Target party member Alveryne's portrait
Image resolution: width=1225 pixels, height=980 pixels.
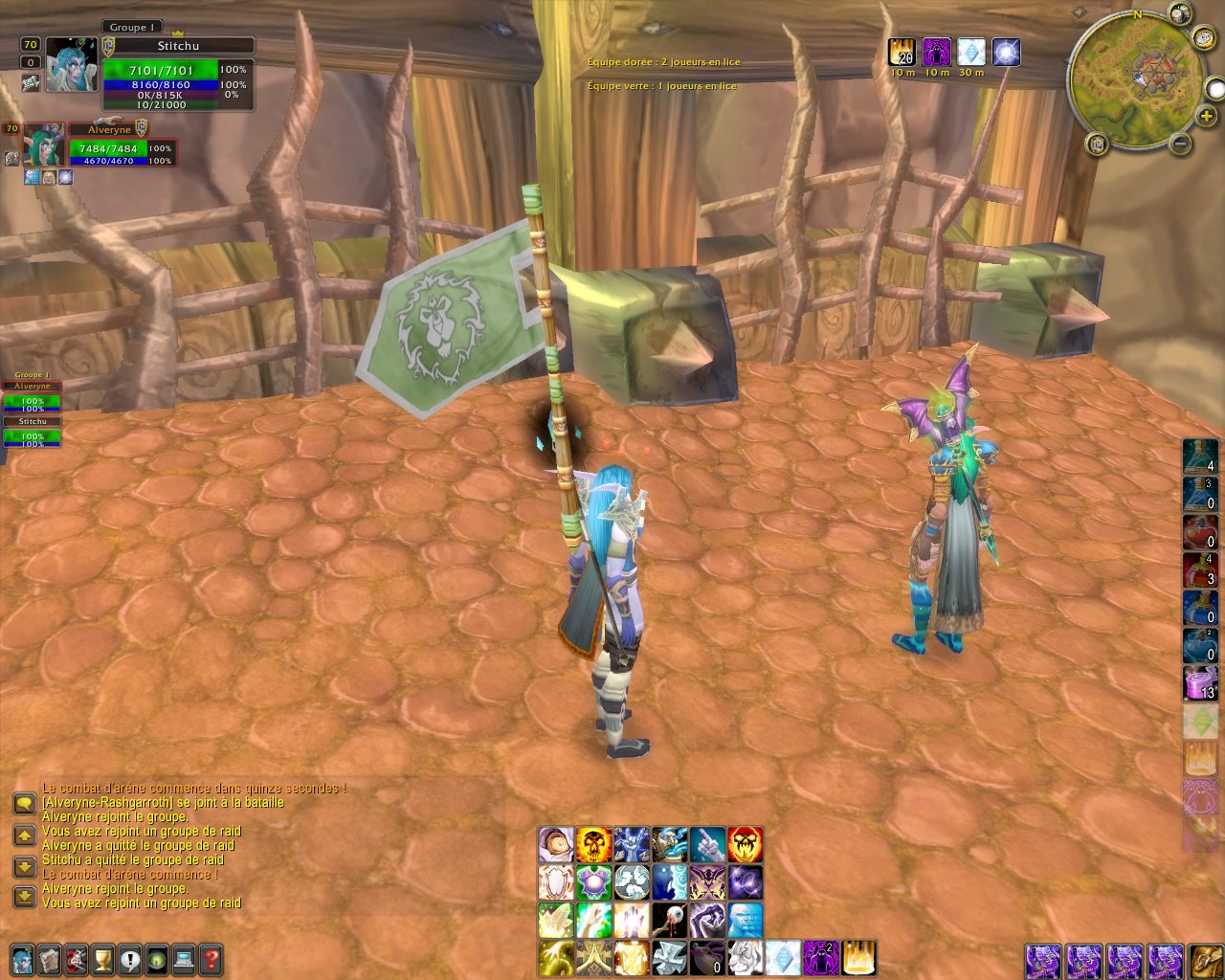(44, 144)
